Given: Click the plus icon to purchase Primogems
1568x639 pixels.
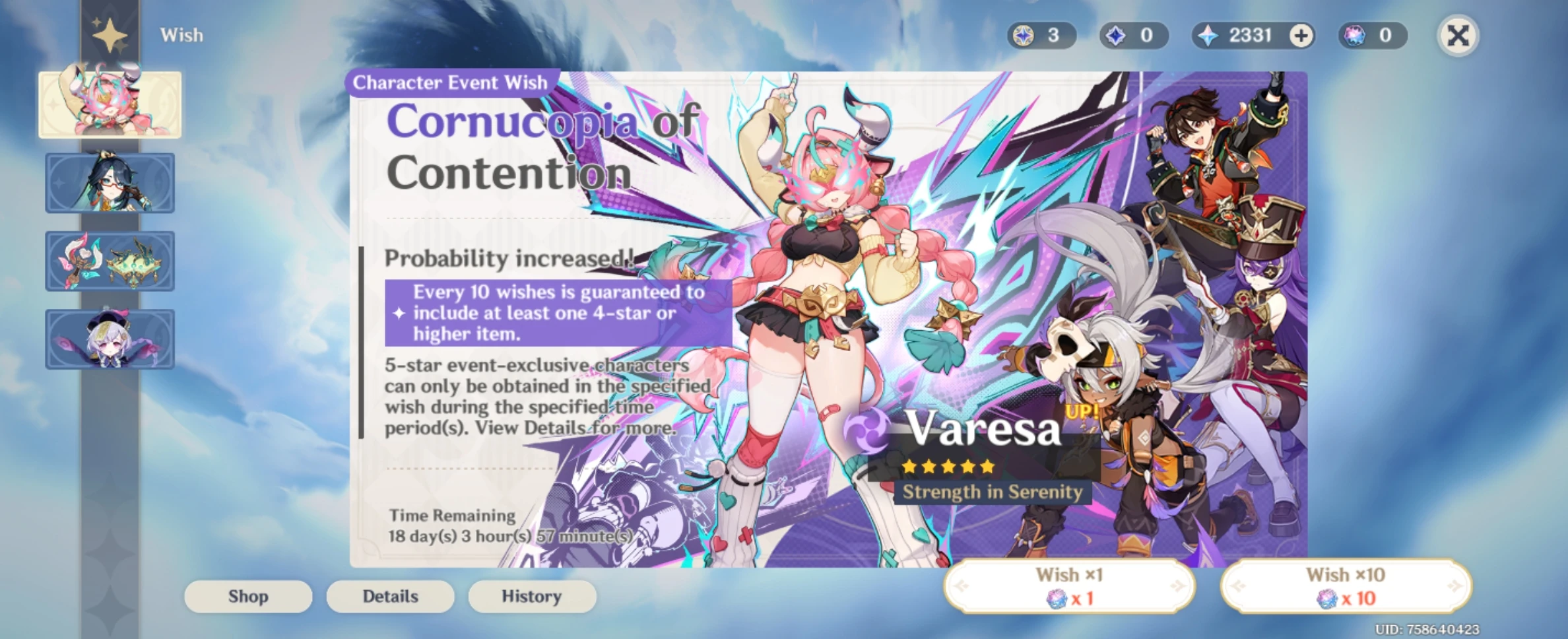Looking at the screenshot, I should tap(1301, 36).
